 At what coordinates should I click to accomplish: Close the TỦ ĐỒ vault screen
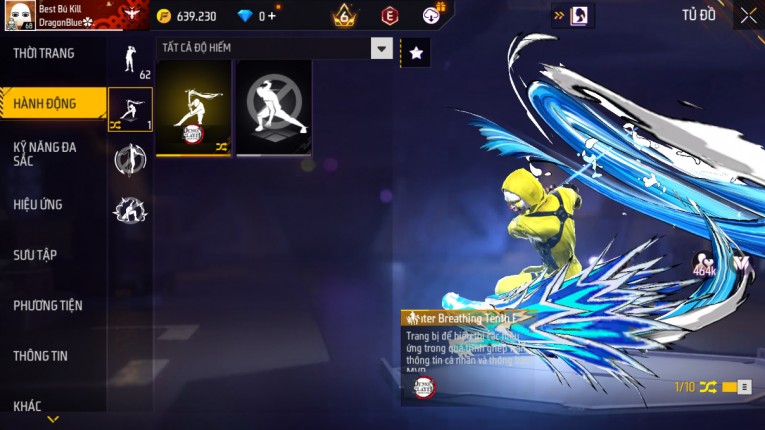pos(748,15)
